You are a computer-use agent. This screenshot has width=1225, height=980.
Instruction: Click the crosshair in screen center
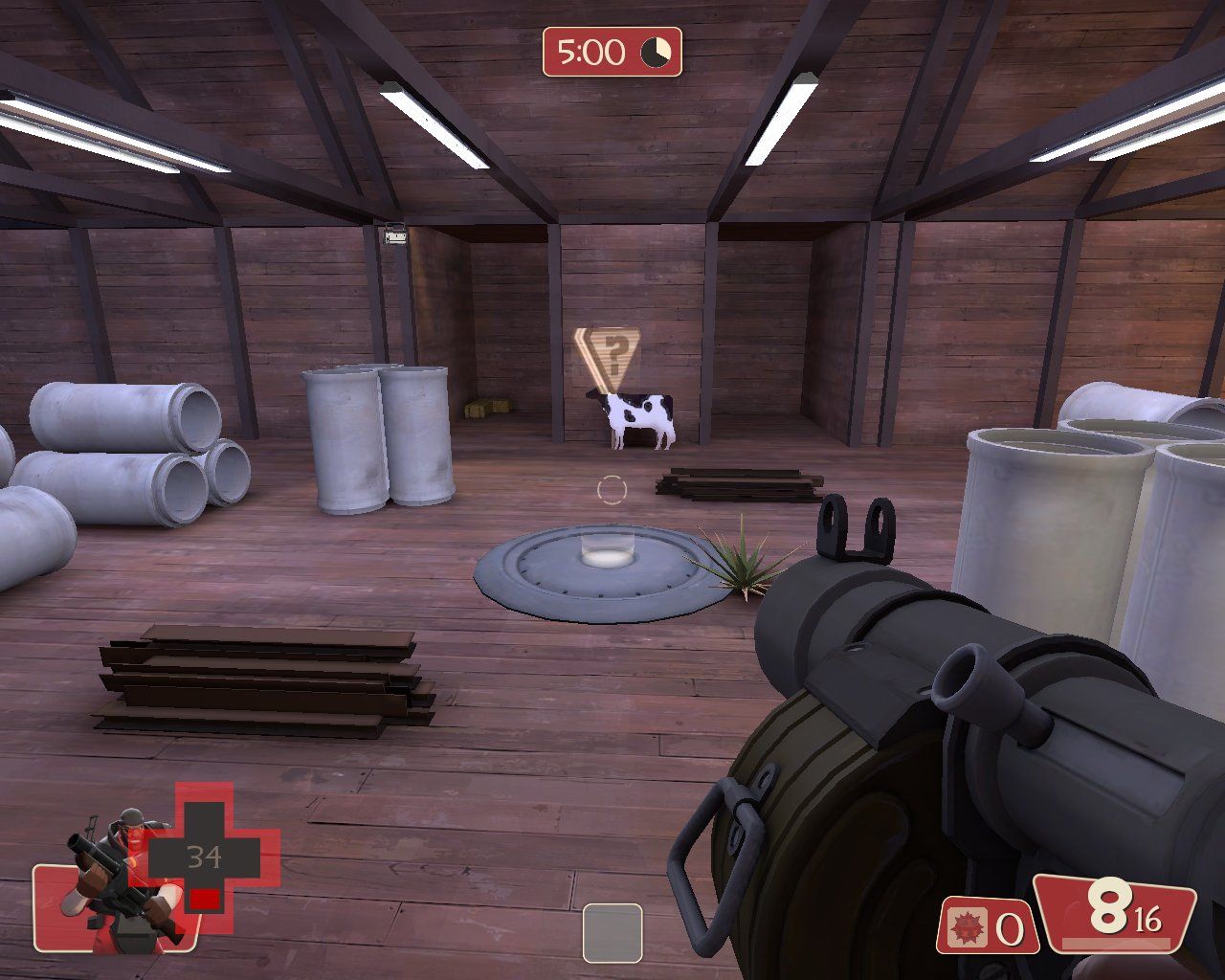click(x=611, y=489)
